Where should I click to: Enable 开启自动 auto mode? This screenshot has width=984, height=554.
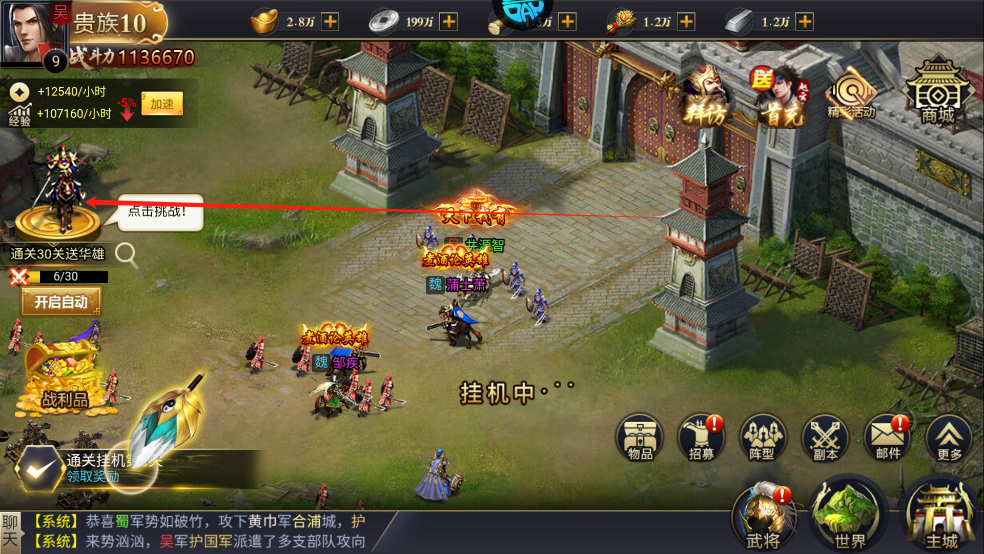coord(61,301)
